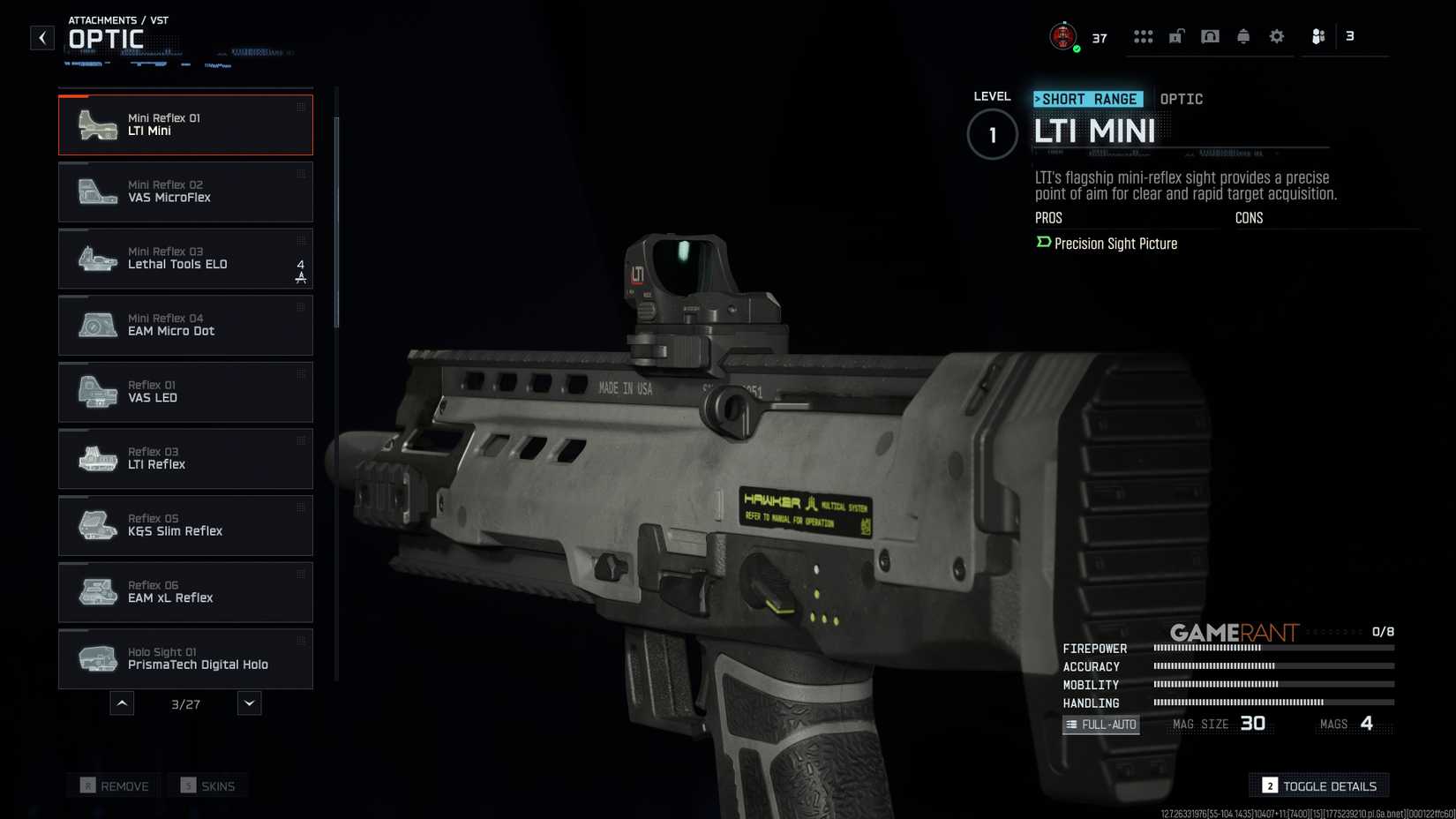Toggle the FULL-AUTO fire mode indicator
The height and width of the screenshot is (819, 1456).
click(1100, 724)
